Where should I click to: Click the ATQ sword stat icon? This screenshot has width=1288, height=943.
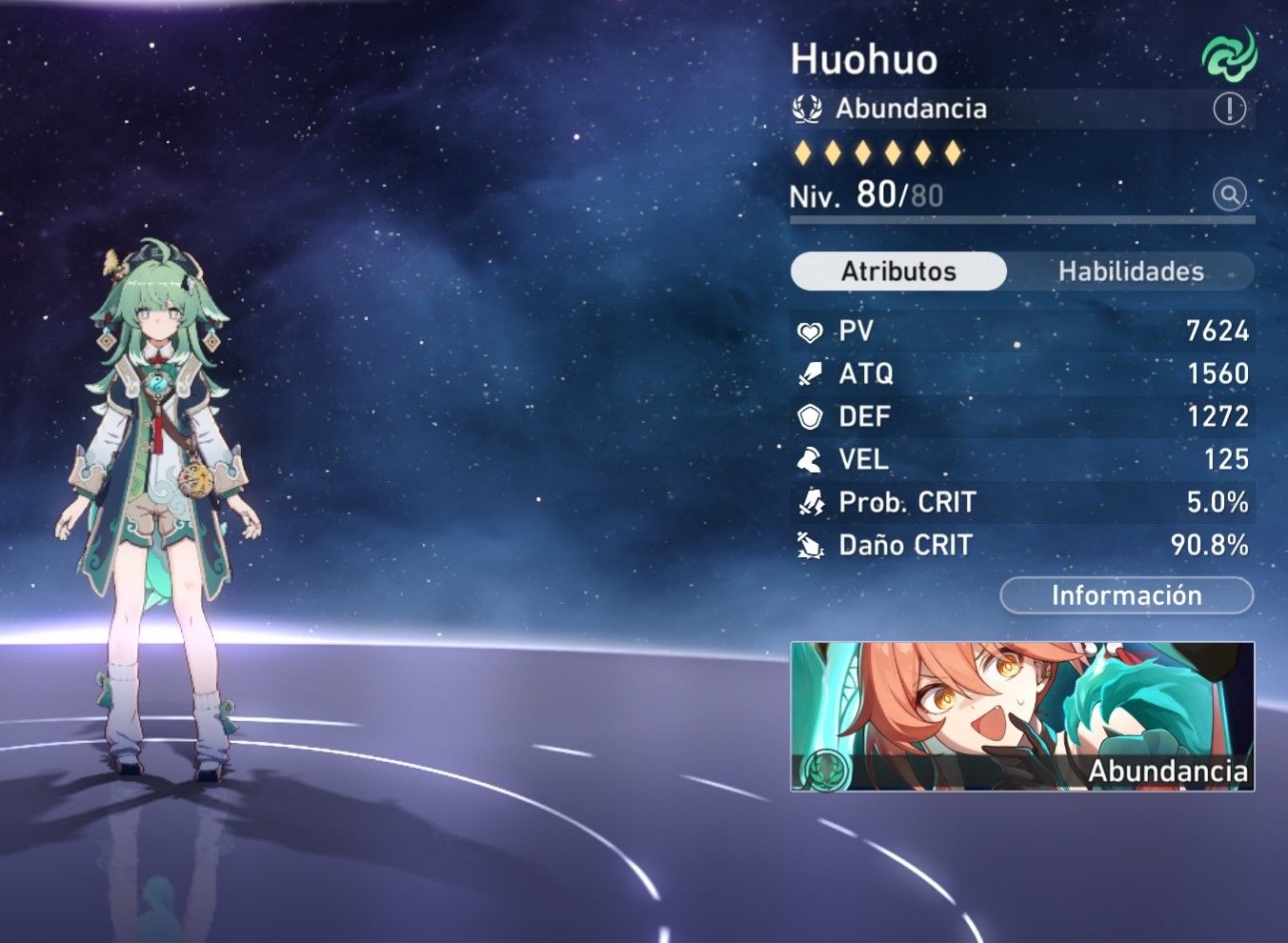tap(809, 374)
